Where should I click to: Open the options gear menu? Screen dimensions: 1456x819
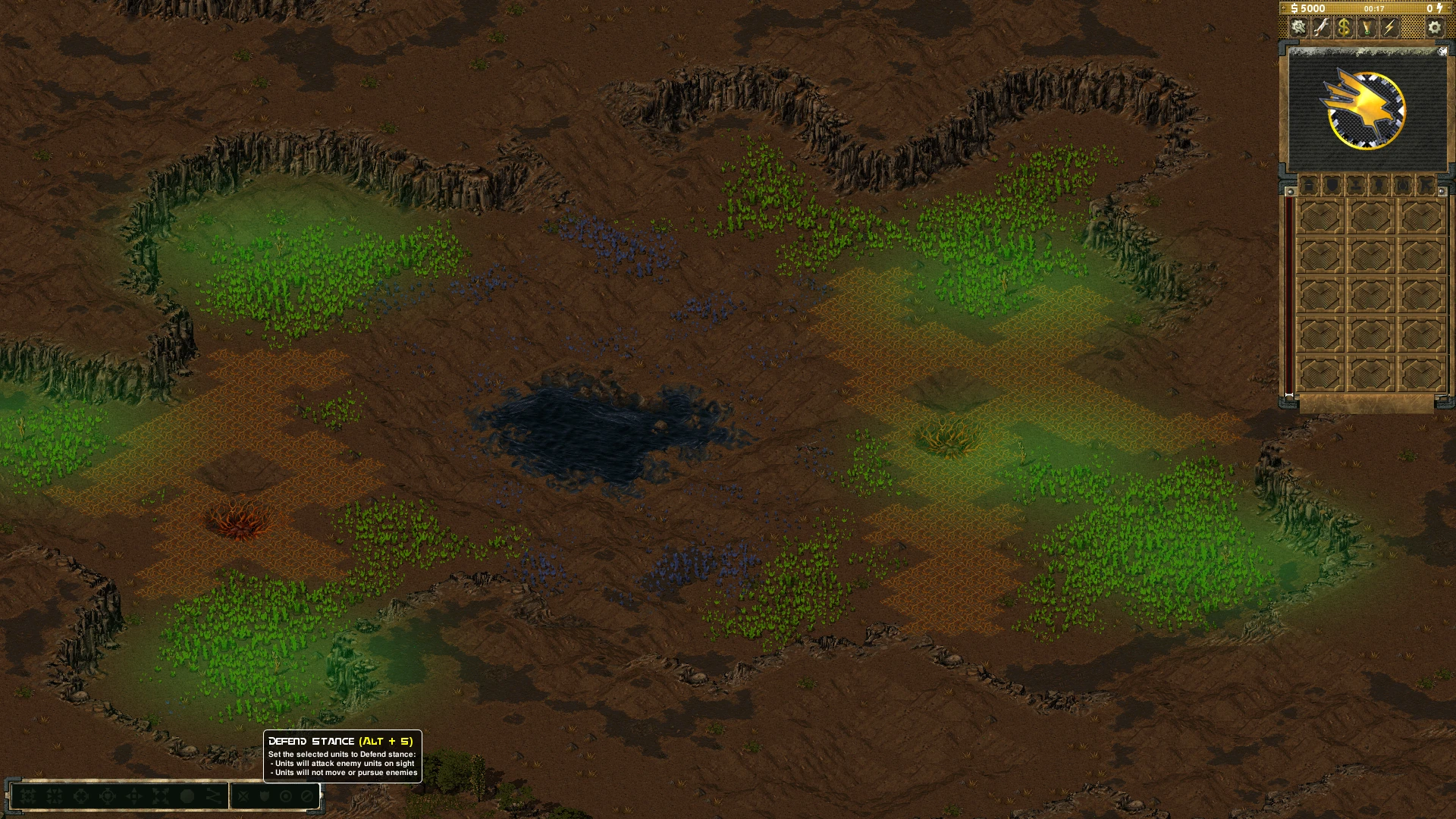pos(1434,28)
